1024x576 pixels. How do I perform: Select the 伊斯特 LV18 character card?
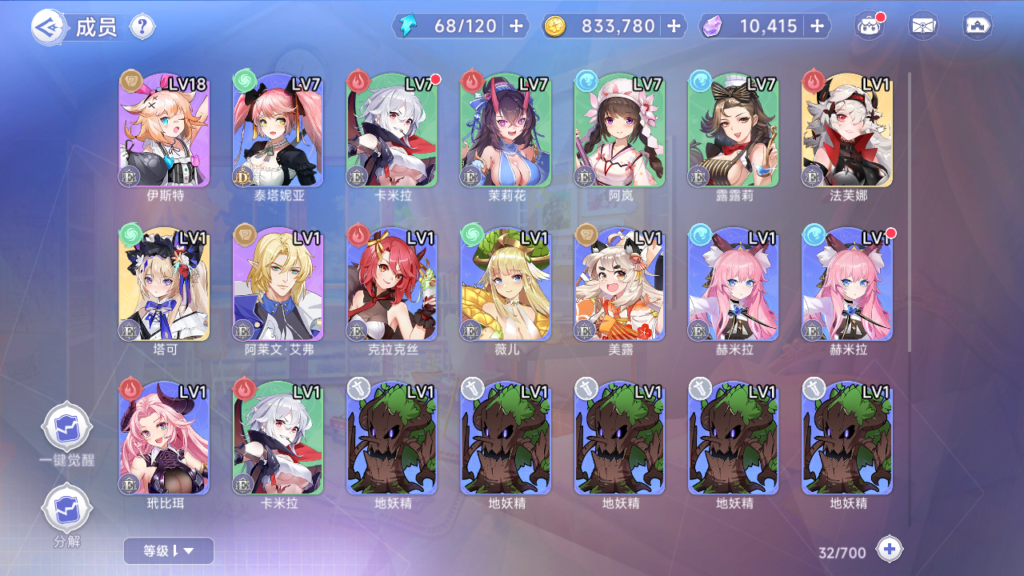[x=164, y=130]
